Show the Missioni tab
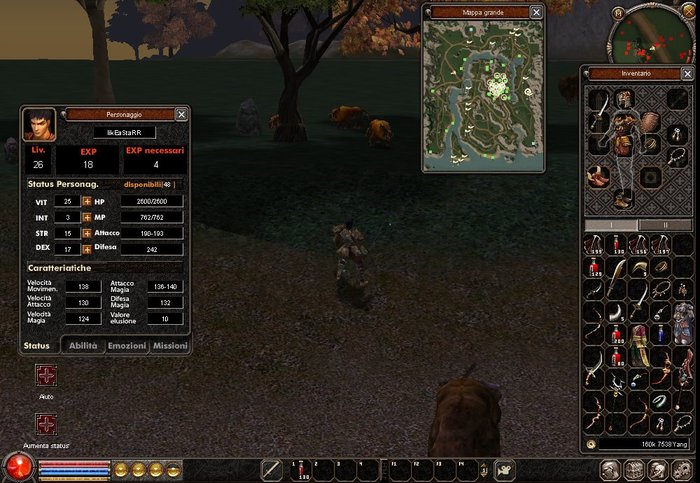The height and width of the screenshot is (483, 700). click(x=169, y=346)
